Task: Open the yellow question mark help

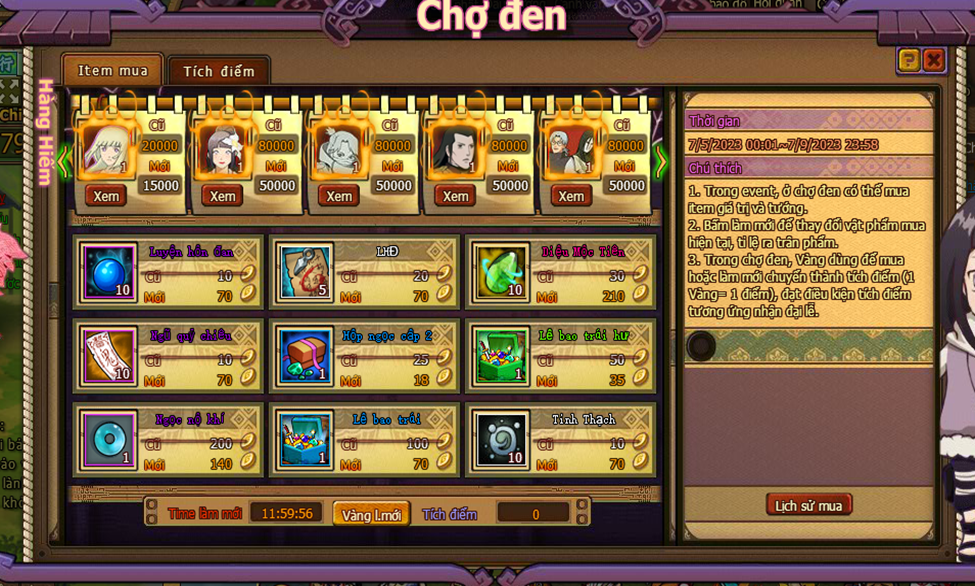Action: pos(908,61)
